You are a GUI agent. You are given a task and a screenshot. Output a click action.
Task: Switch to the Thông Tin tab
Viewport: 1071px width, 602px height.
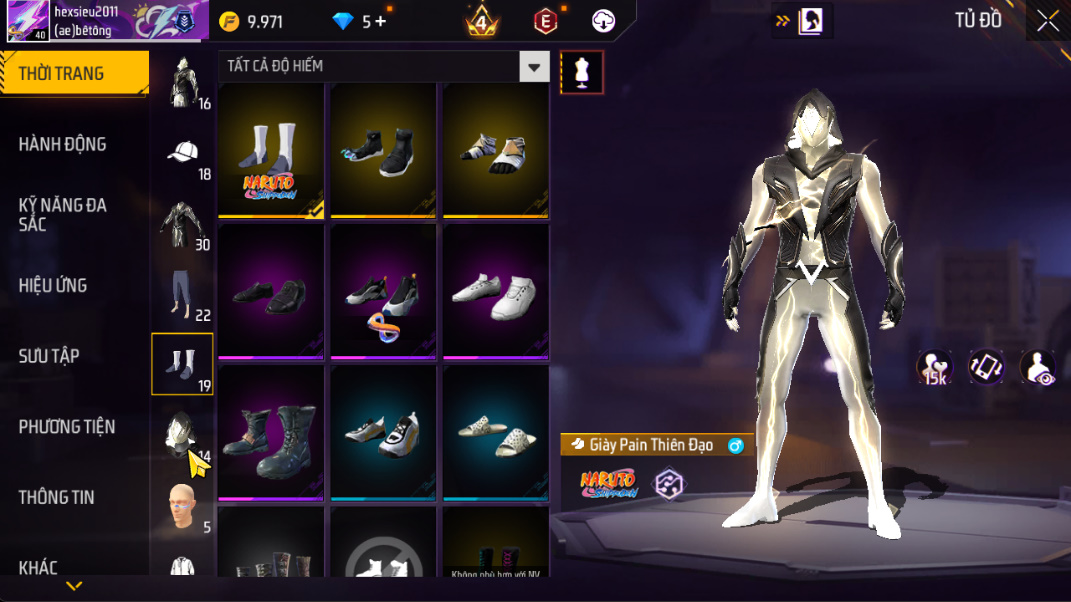click(56, 497)
